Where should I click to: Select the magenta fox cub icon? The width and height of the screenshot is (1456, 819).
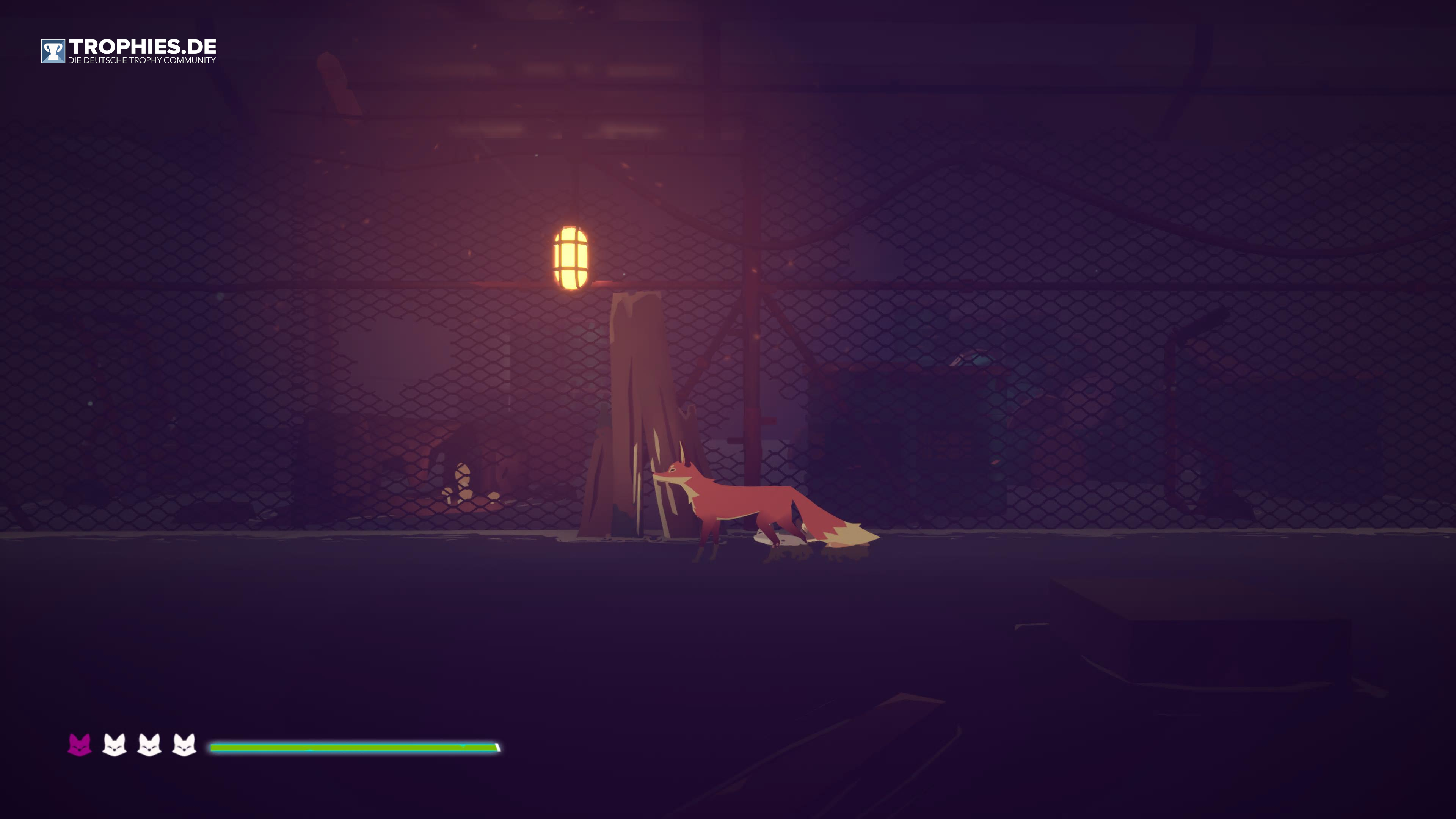pyautogui.click(x=79, y=745)
